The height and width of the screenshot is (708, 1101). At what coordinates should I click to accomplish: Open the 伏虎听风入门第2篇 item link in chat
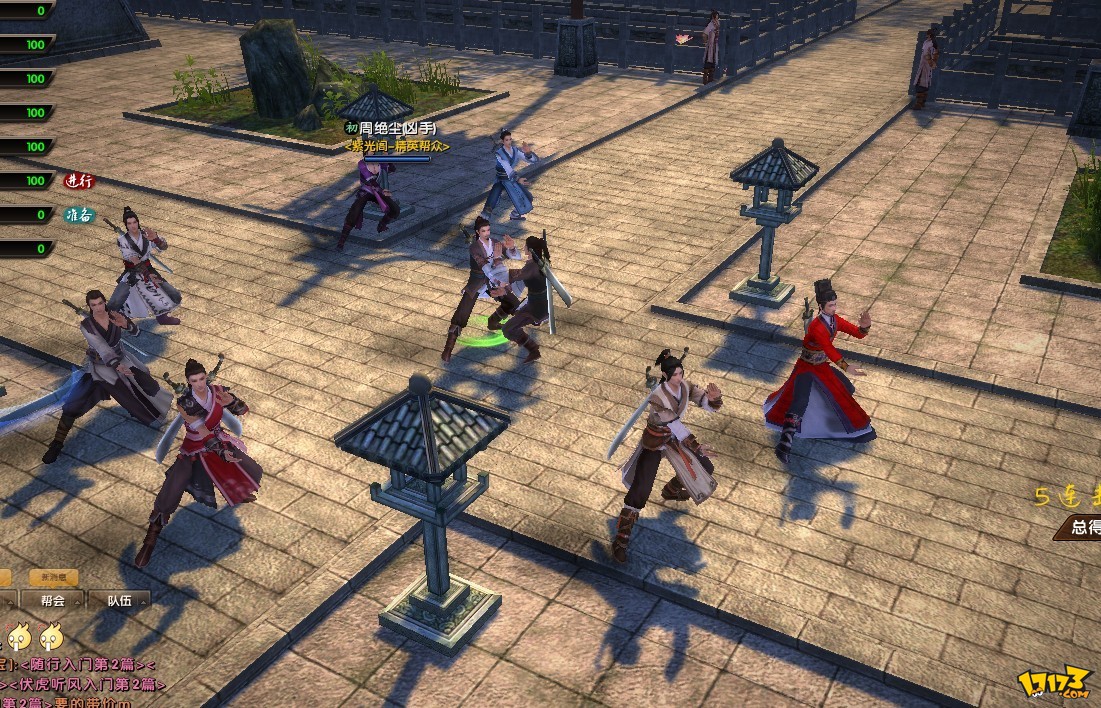tap(88, 684)
